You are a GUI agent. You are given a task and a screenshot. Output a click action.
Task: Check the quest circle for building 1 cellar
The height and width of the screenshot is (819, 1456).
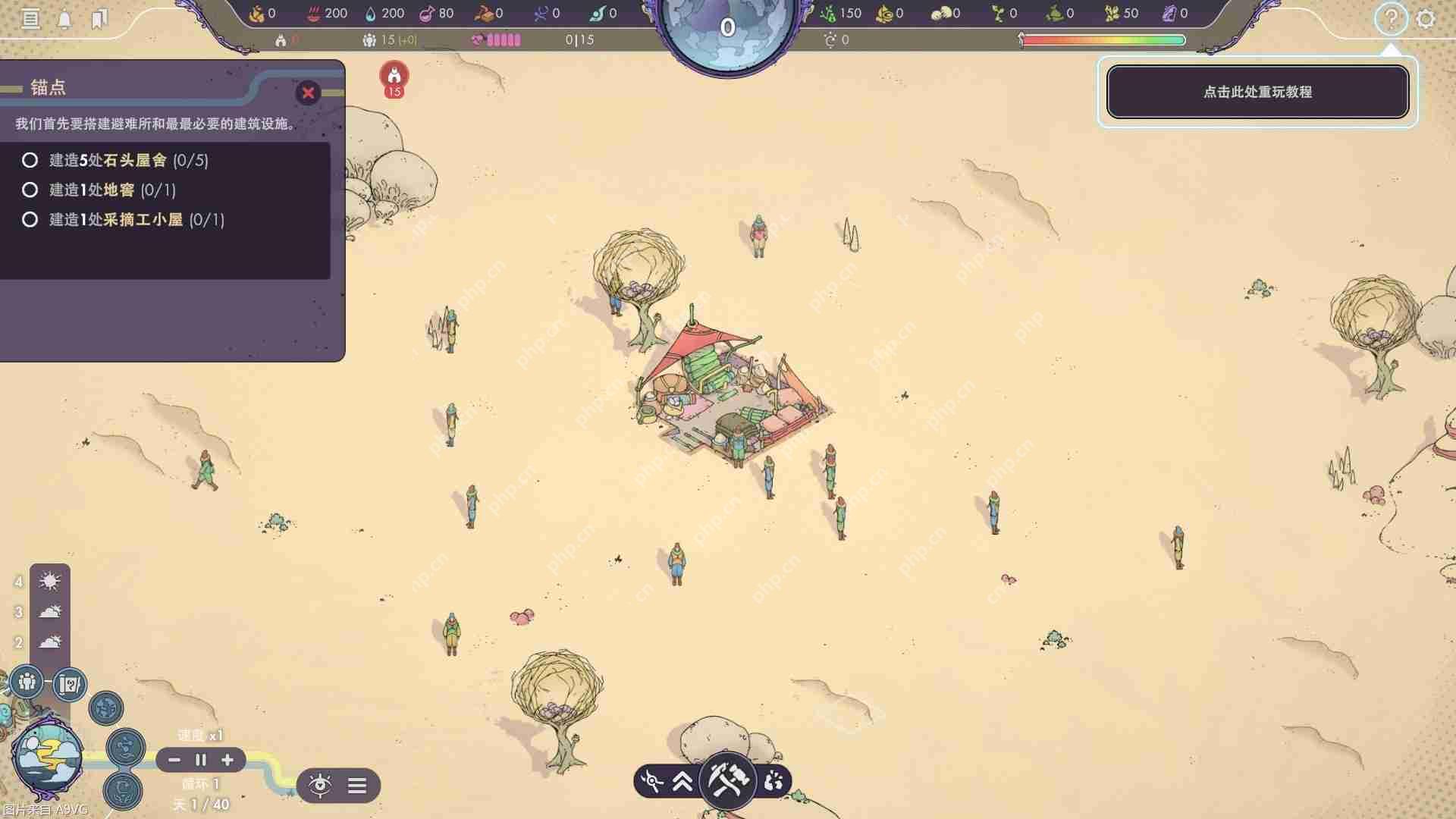pyautogui.click(x=30, y=190)
